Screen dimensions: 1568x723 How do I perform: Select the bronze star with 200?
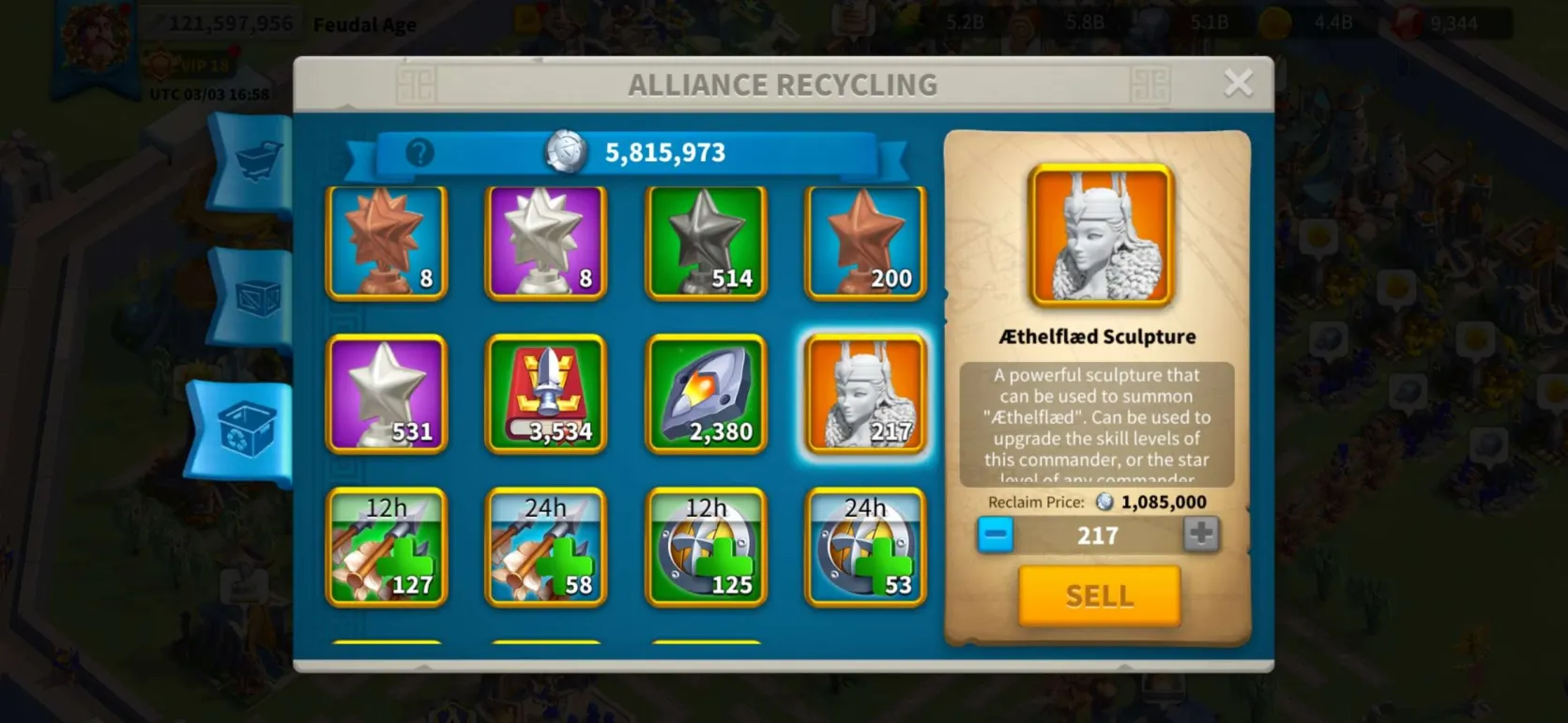(x=865, y=243)
